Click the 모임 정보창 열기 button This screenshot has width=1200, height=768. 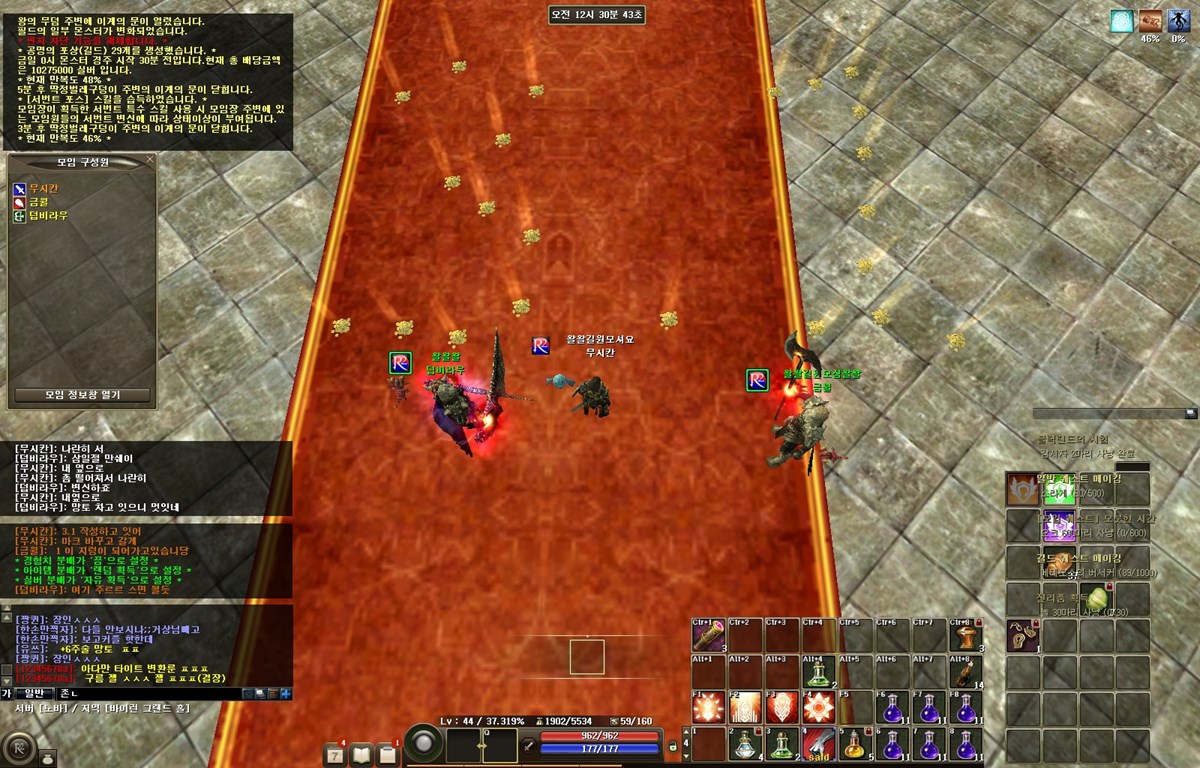point(82,395)
